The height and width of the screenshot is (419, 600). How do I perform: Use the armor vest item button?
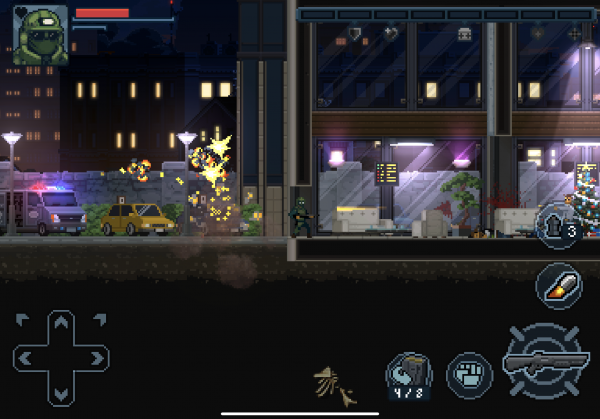point(557,227)
